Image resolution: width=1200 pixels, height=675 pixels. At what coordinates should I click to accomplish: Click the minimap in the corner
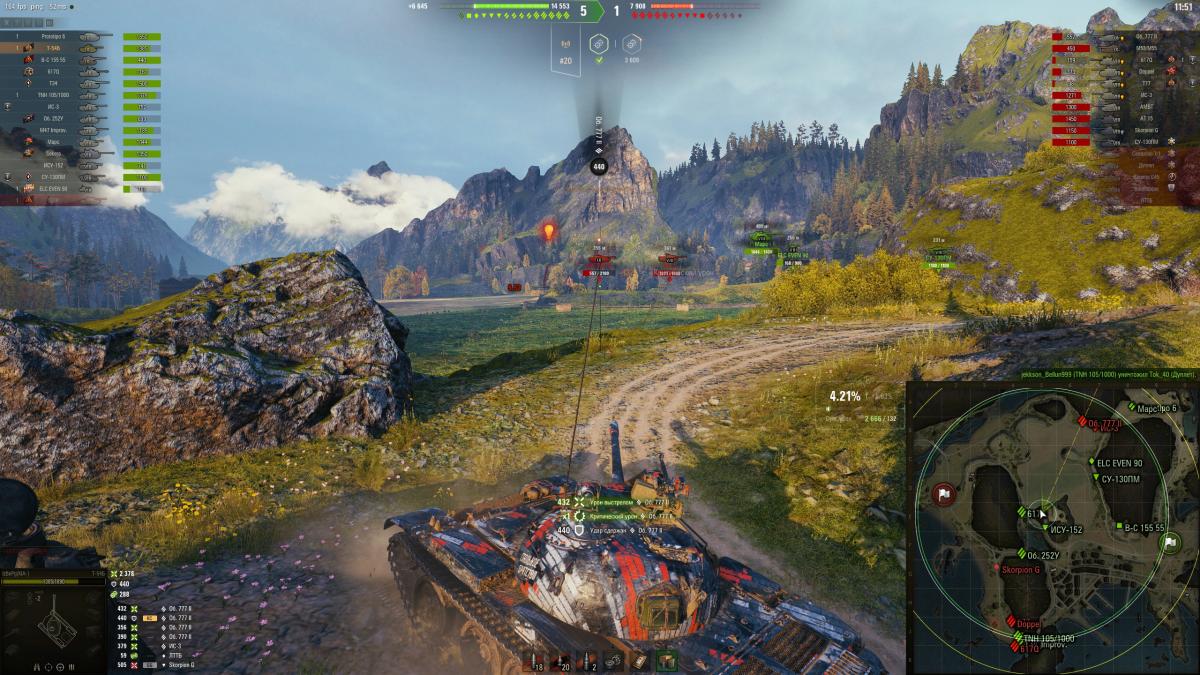pos(1052,527)
